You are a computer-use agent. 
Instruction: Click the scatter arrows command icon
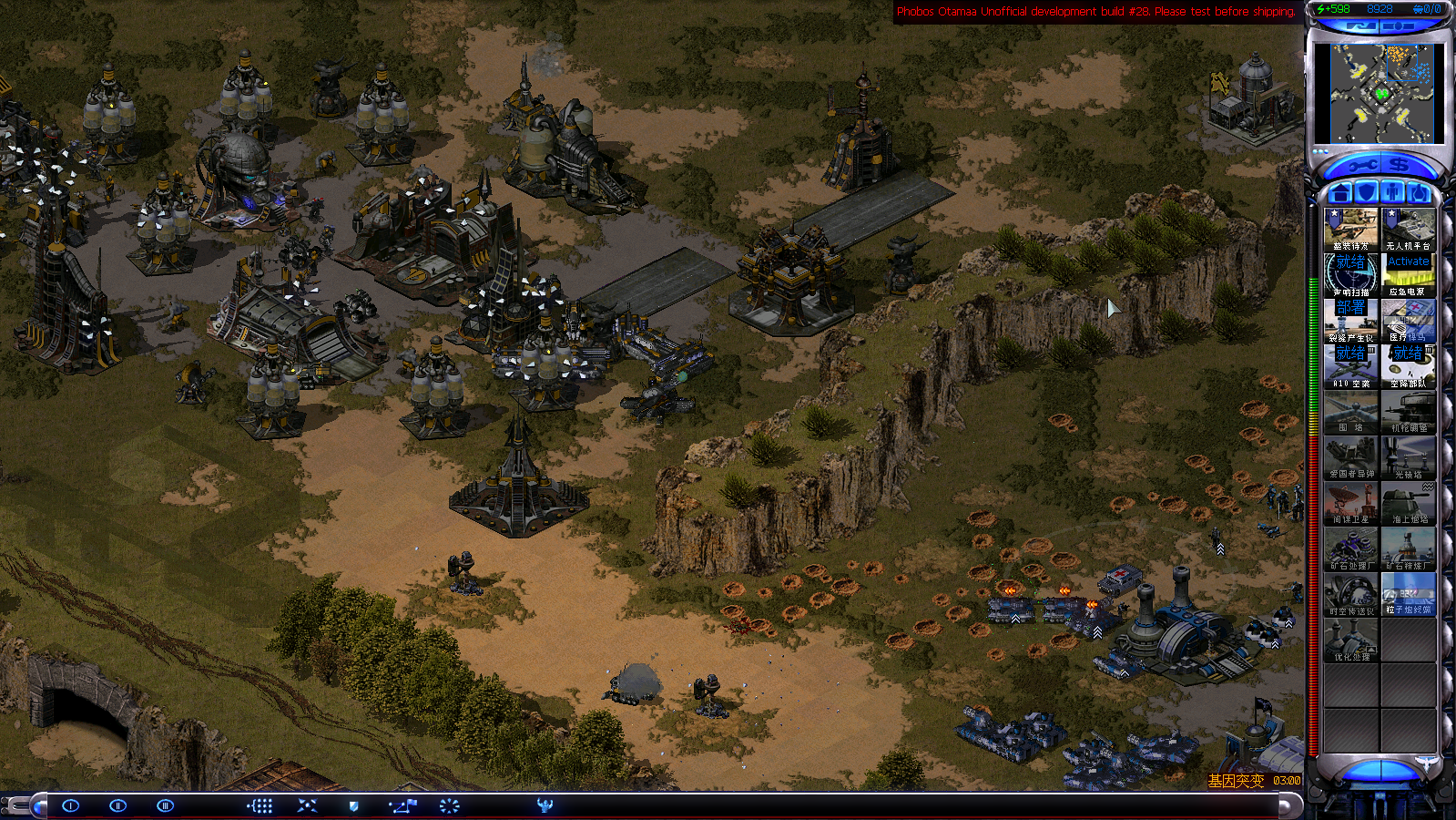307,805
